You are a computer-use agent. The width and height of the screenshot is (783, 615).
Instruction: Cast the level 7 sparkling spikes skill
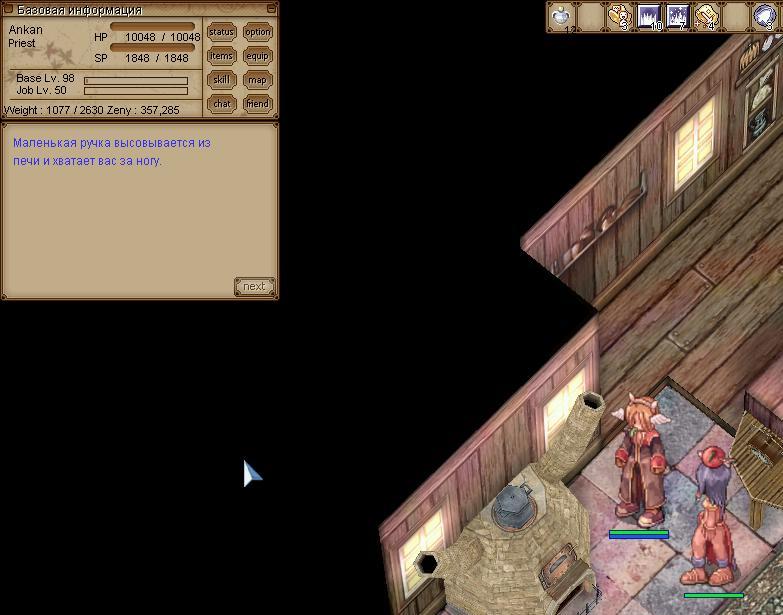(x=678, y=17)
